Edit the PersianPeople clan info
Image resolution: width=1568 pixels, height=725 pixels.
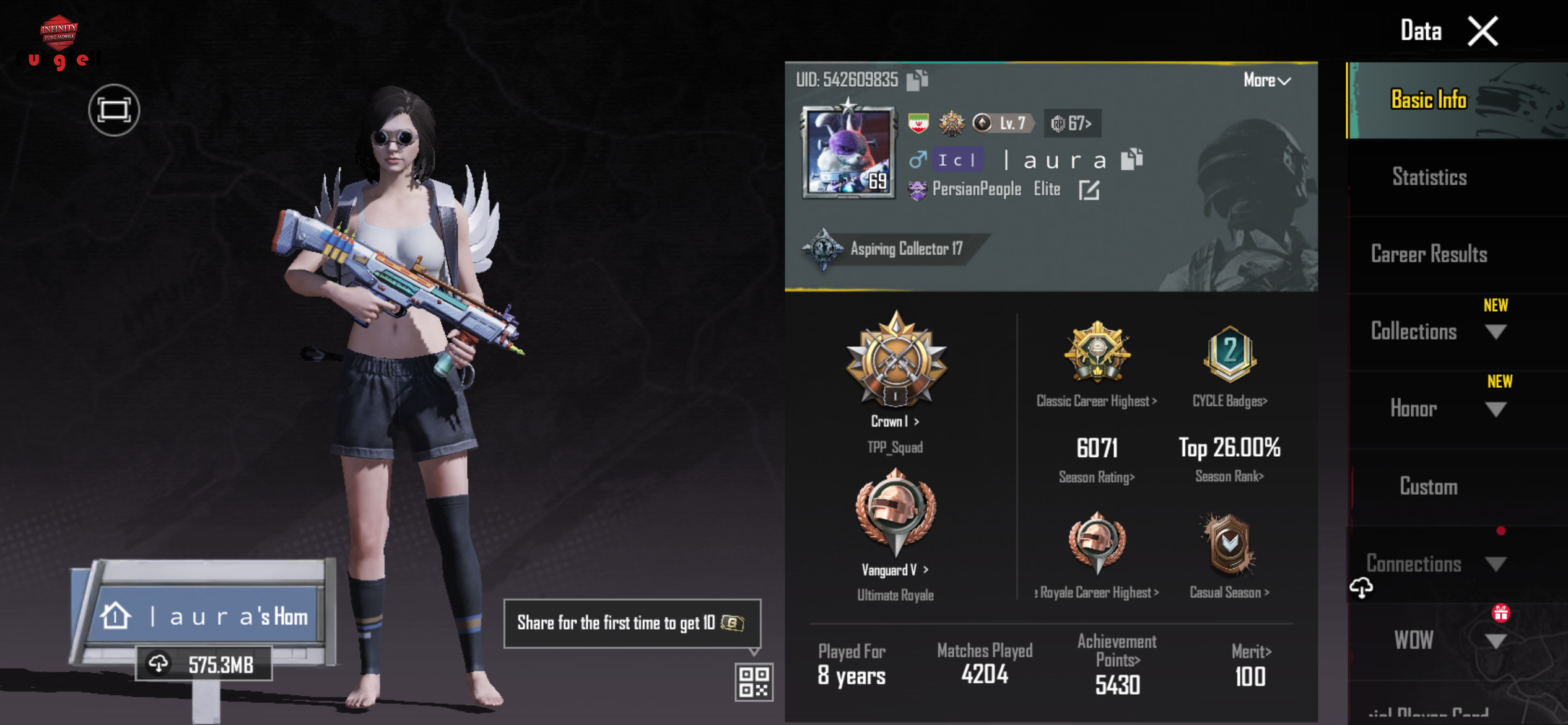click(1089, 190)
